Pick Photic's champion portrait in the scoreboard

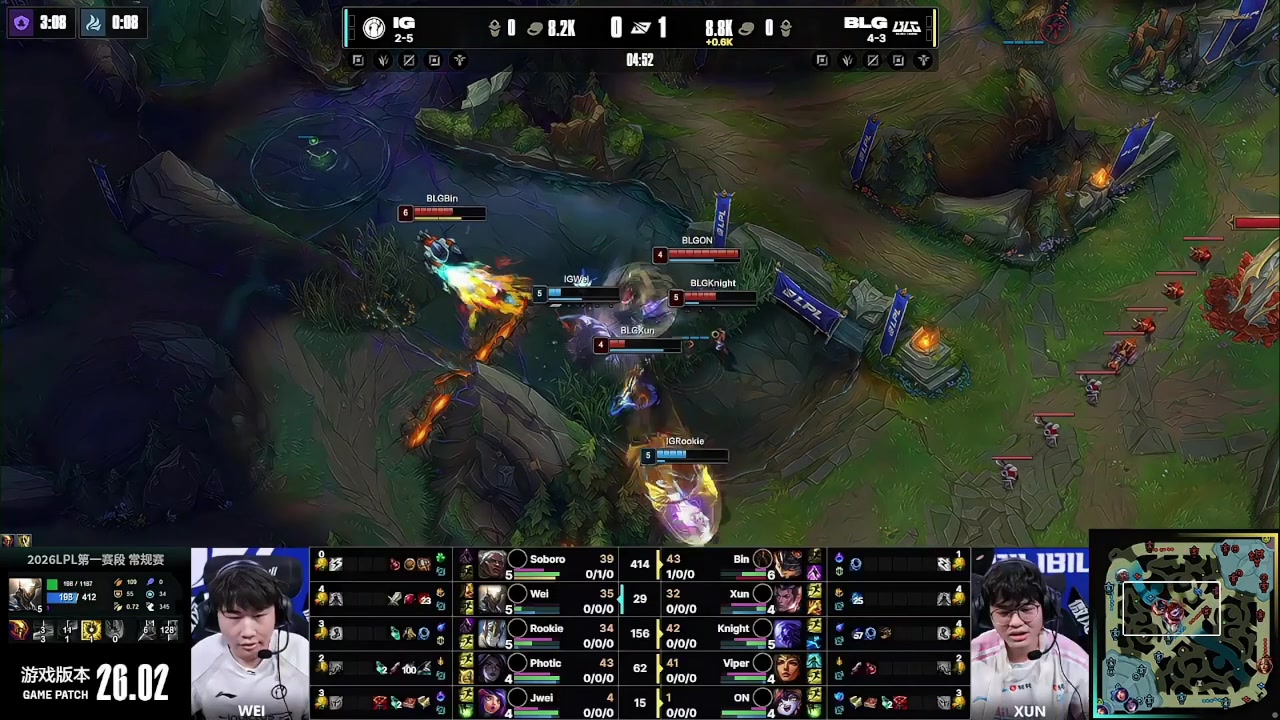coord(491,667)
